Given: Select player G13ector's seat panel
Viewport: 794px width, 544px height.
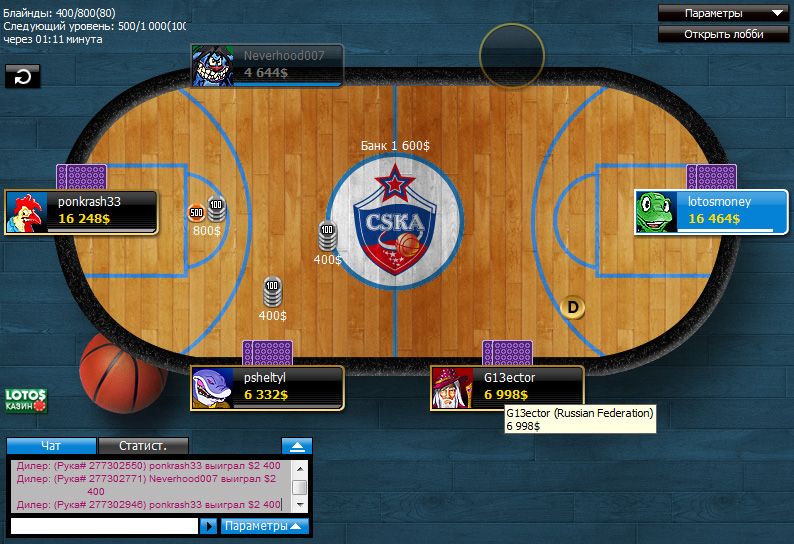Looking at the screenshot, I should tap(507, 387).
